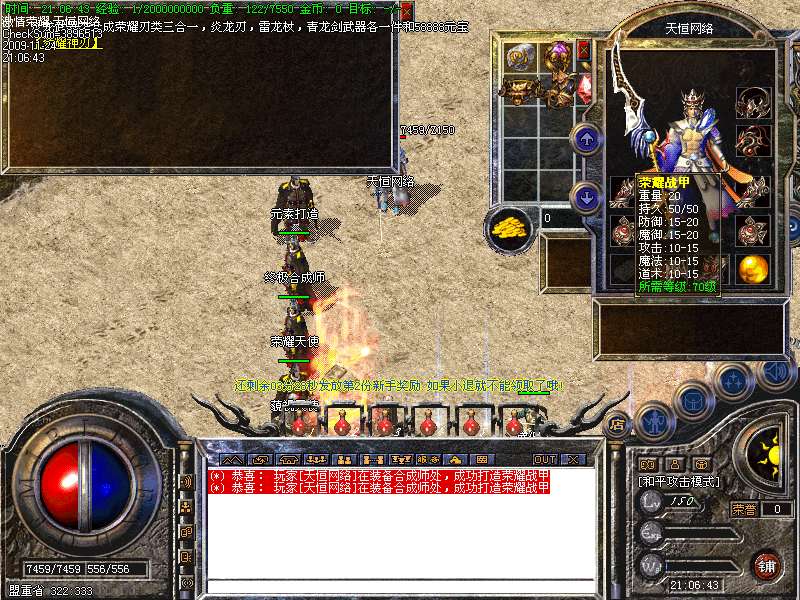Close the inventory bag panel
The height and width of the screenshot is (600, 800).
[x=584, y=48]
